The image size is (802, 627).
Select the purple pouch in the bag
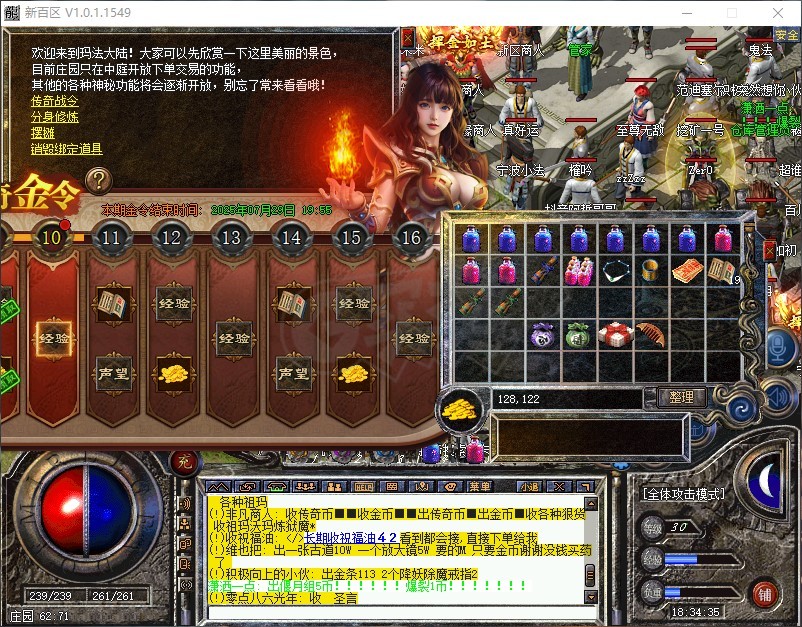tap(543, 334)
